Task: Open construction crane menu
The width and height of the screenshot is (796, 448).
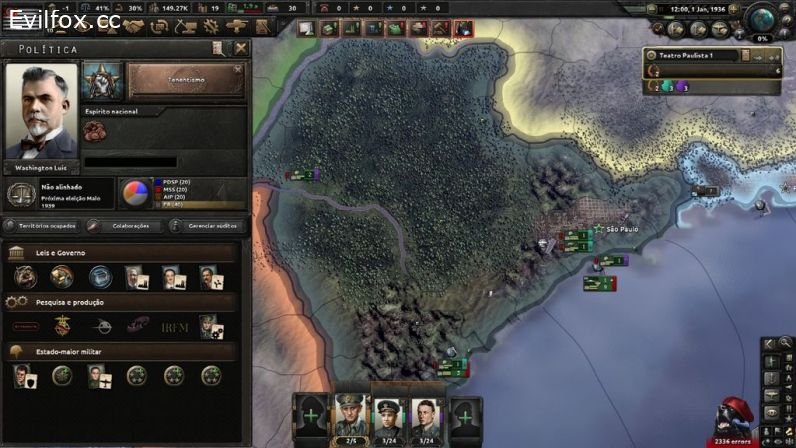Action: (185, 25)
